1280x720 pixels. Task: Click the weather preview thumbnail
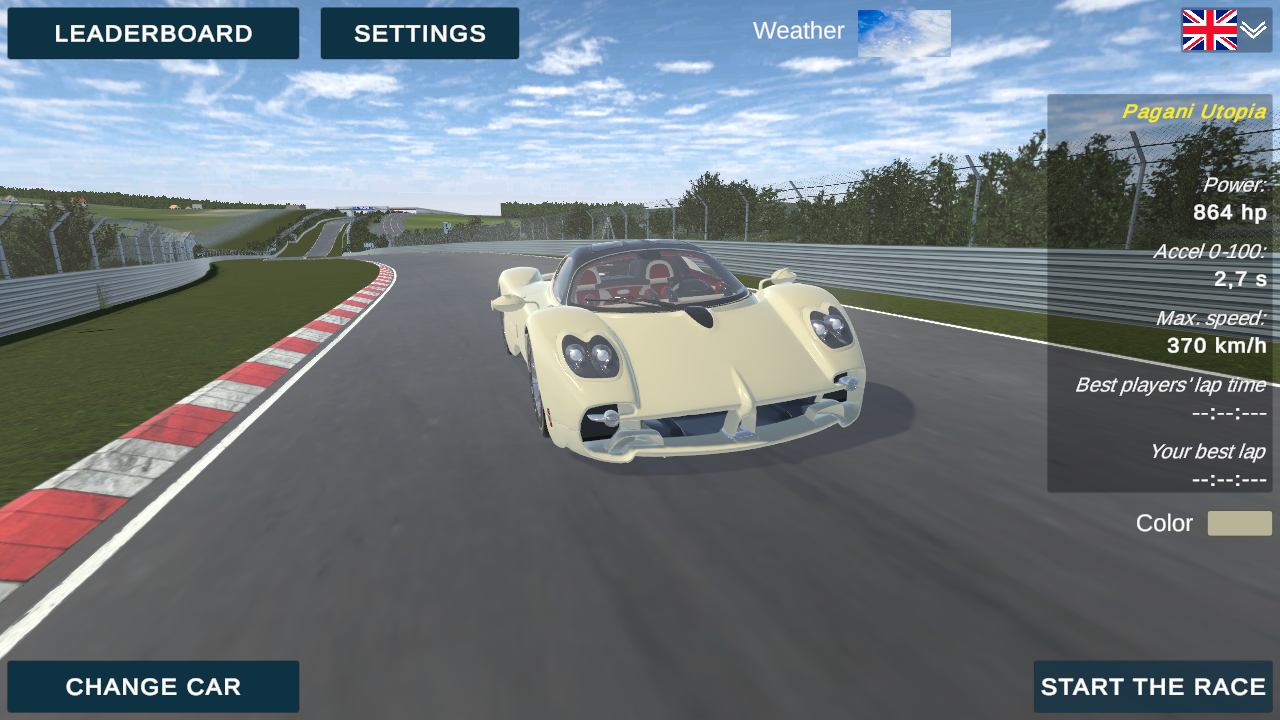coord(903,31)
